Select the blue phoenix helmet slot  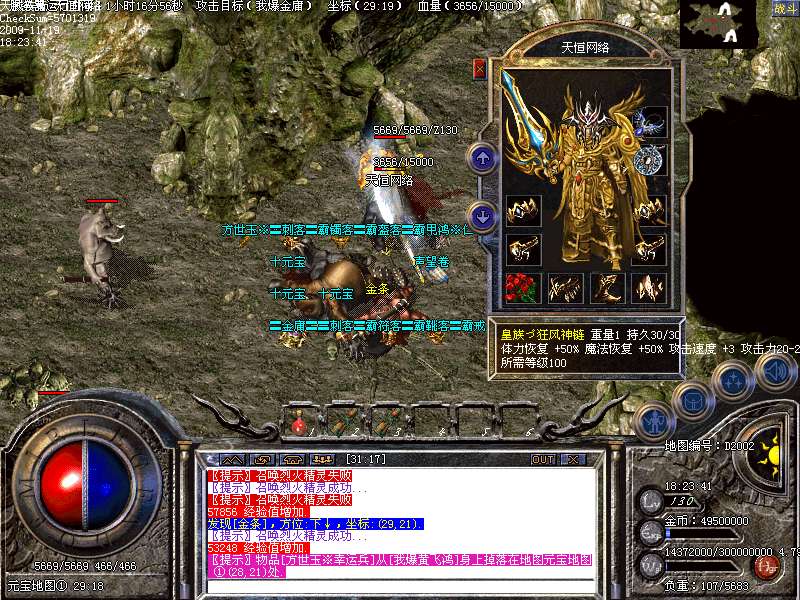pyautogui.click(x=653, y=122)
